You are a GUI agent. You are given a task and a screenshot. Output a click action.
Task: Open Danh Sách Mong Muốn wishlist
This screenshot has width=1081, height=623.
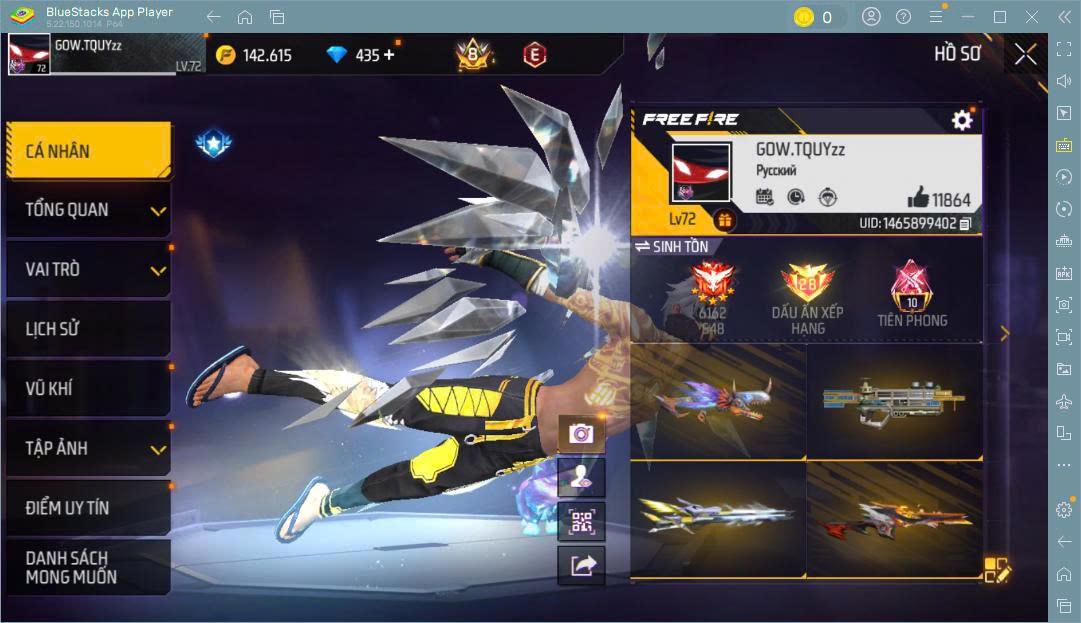88,567
